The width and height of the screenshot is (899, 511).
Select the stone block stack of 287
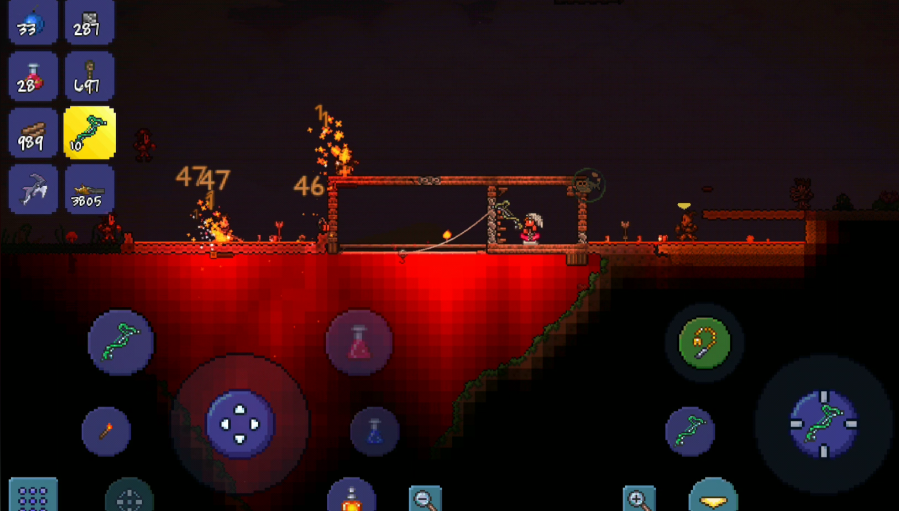[90, 22]
